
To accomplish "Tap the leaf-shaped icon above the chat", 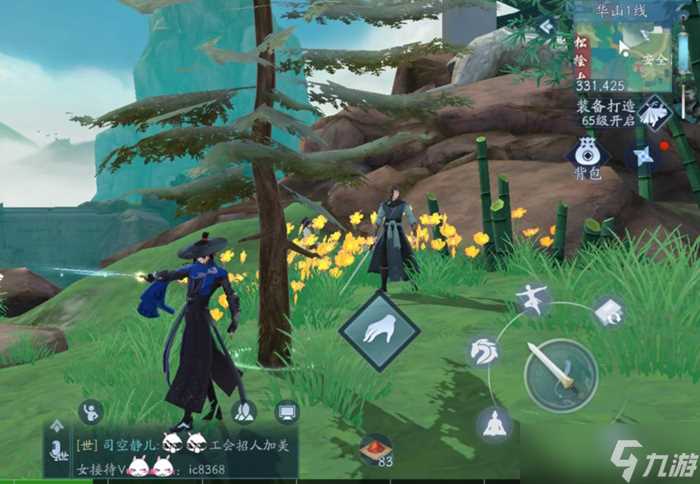I will pyautogui.click(x=242, y=411).
